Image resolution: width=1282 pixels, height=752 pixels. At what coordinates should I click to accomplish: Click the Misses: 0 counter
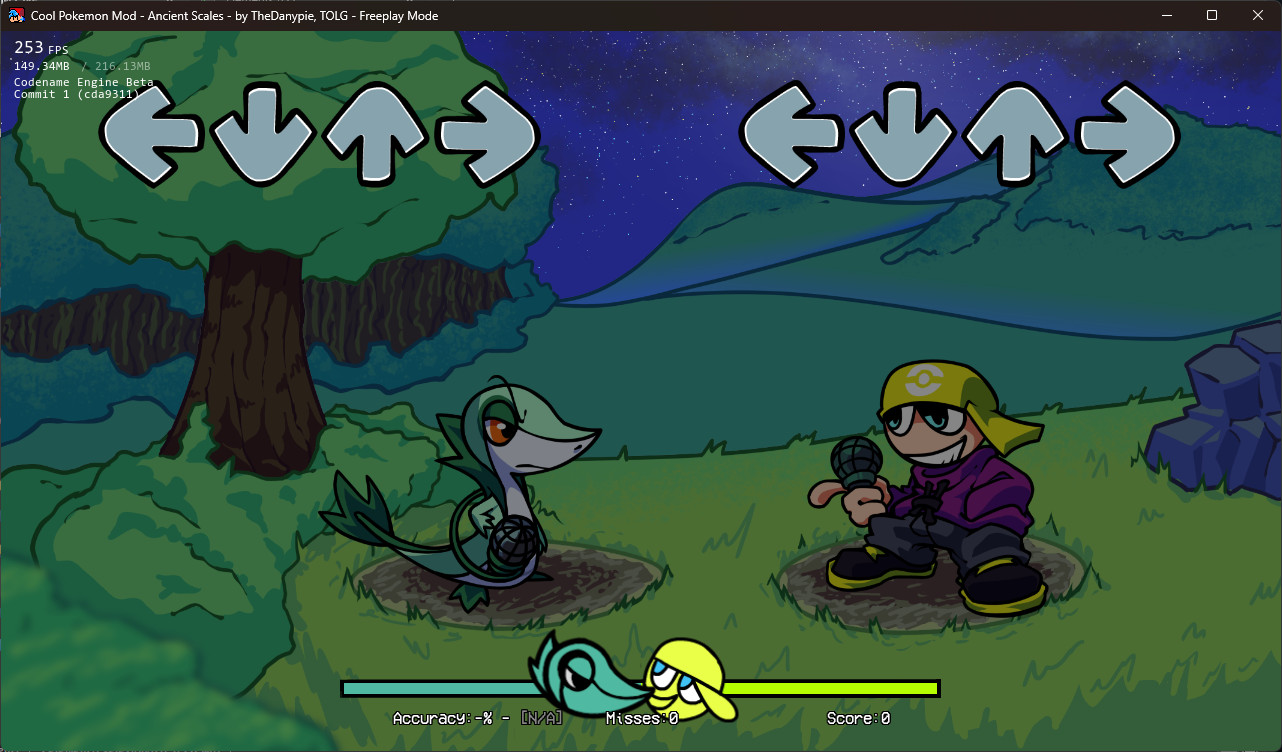[641, 718]
